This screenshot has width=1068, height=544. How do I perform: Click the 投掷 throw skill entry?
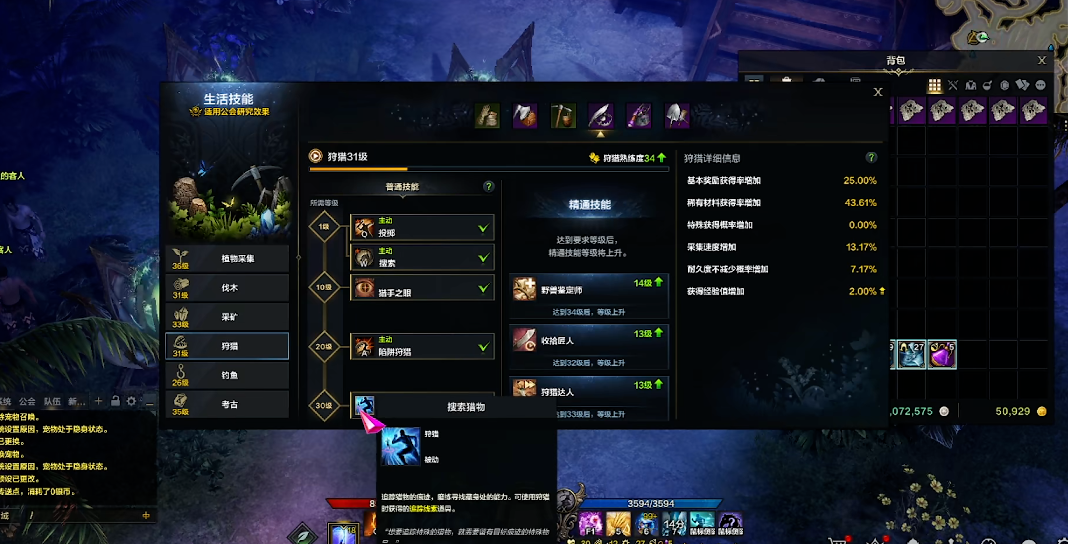tap(421, 228)
